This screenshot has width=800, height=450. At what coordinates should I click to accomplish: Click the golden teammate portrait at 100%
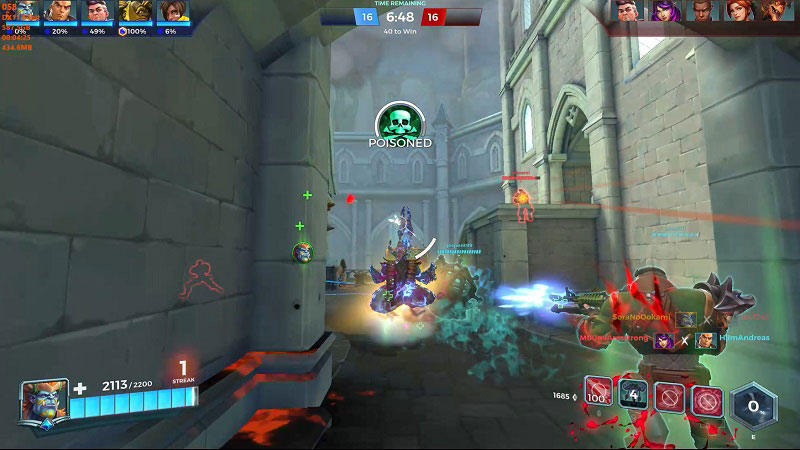coord(134,12)
